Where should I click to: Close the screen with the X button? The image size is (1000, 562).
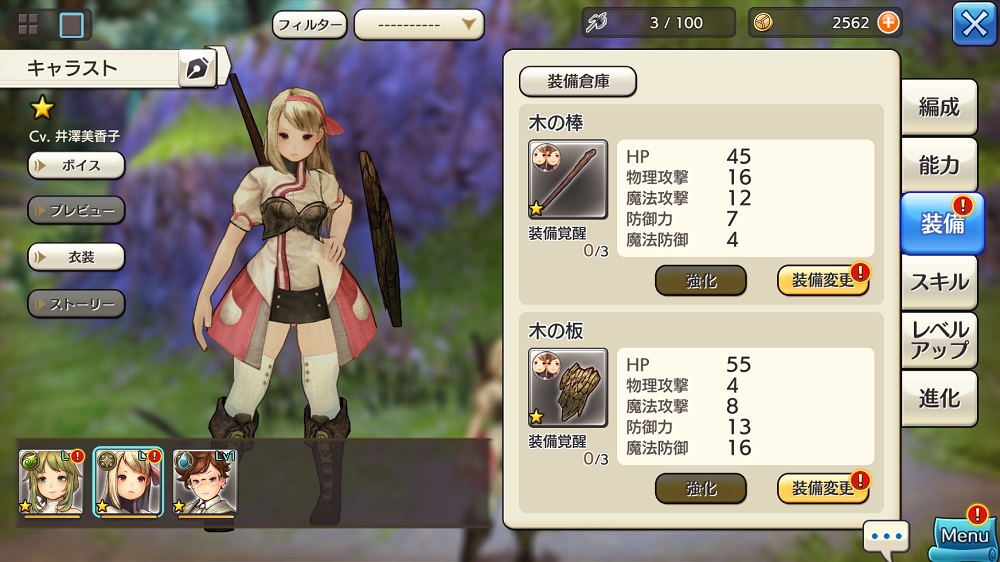(974, 24)
